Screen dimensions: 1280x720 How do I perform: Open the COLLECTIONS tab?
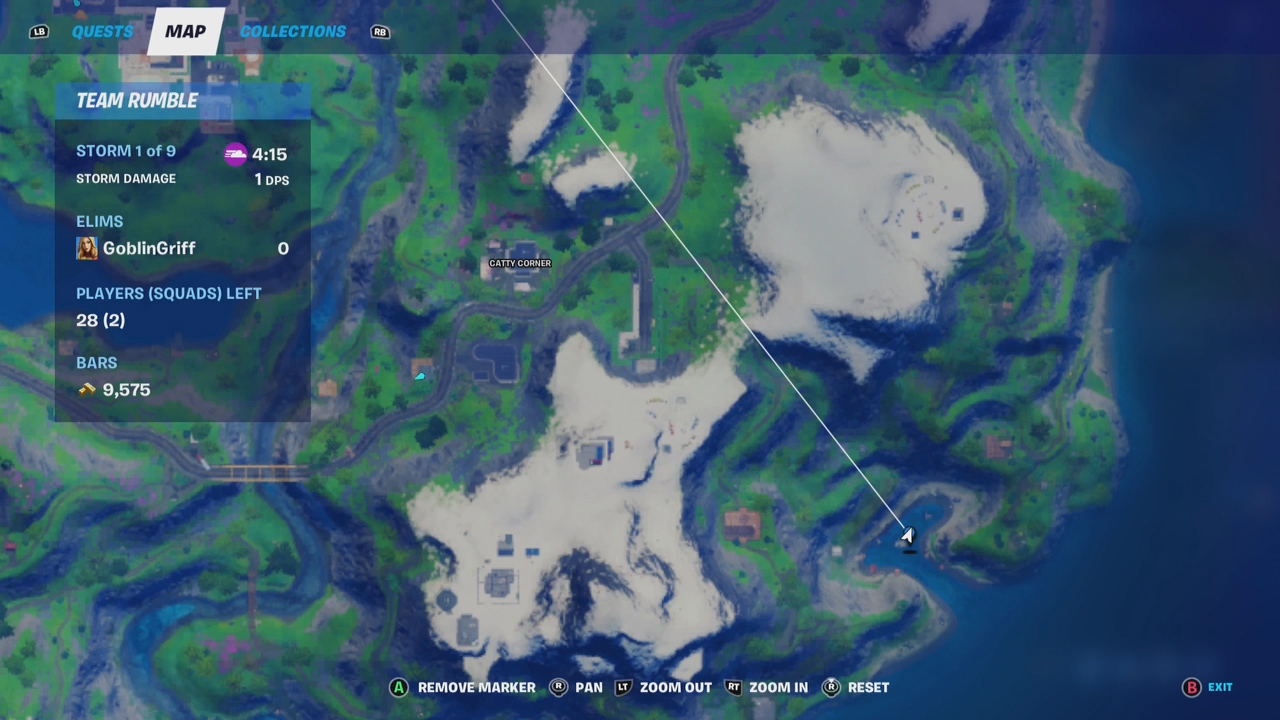click(x=292, y=31)
